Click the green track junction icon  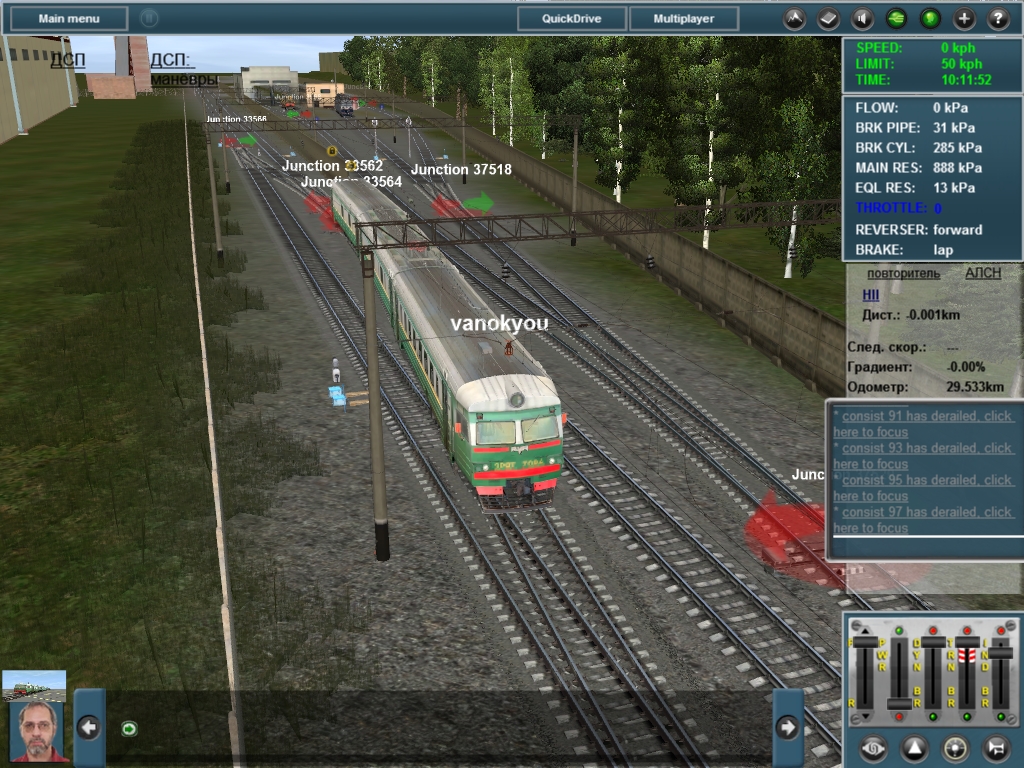896,18
